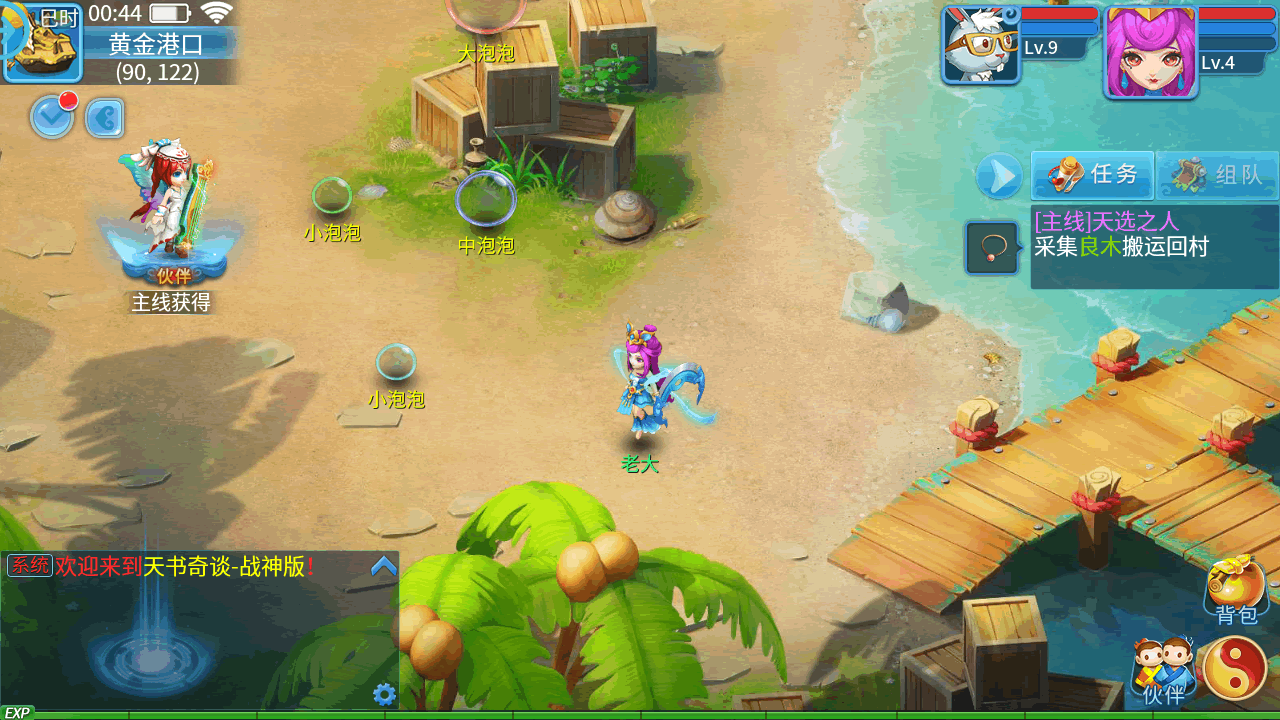This screenshot has width=1280, height=720.
Task: Open the 任务 quest tab
Action: (1093, 175)
